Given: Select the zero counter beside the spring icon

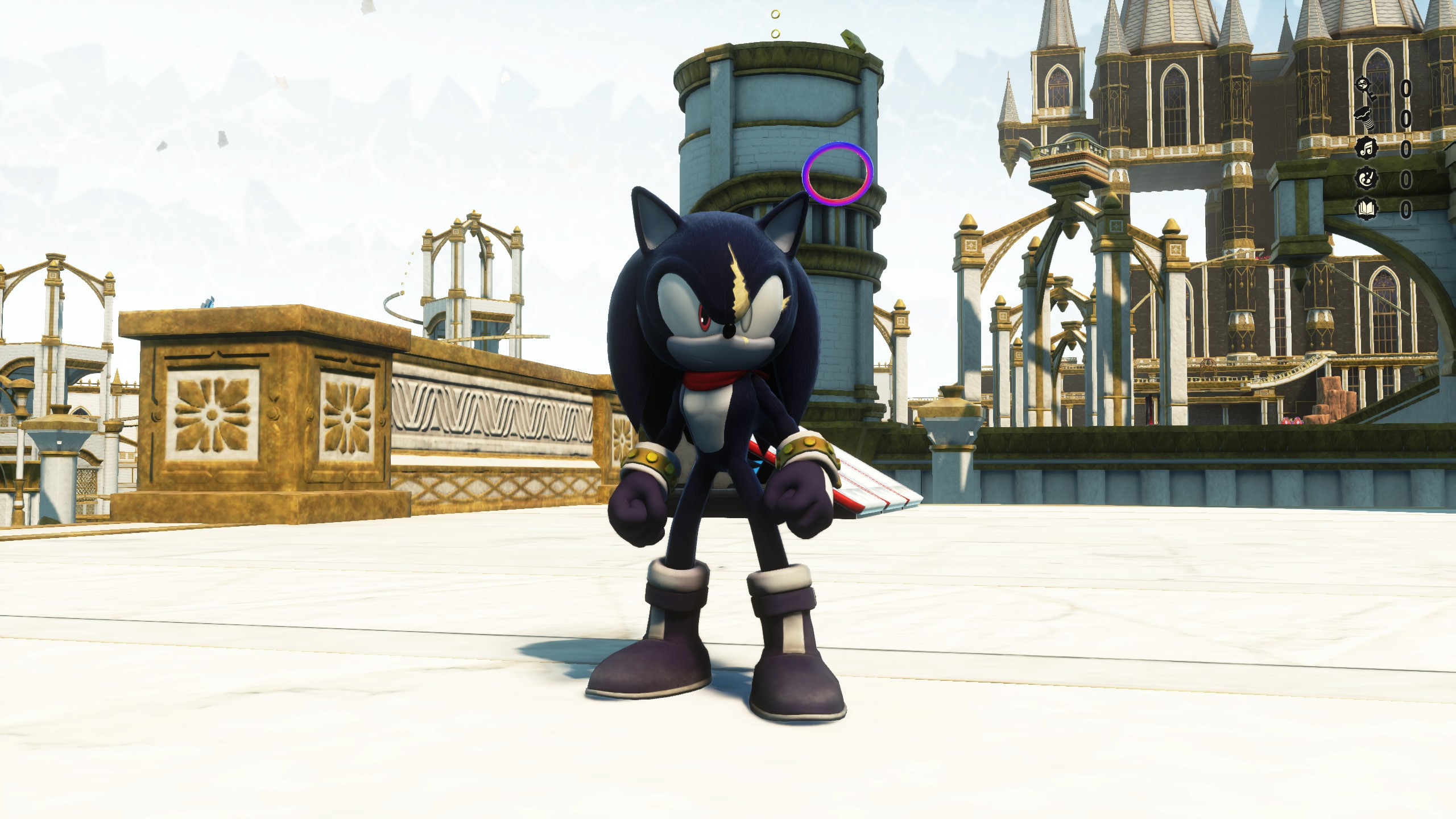Looking at the screenshot, I should [x=1407, y=118].
